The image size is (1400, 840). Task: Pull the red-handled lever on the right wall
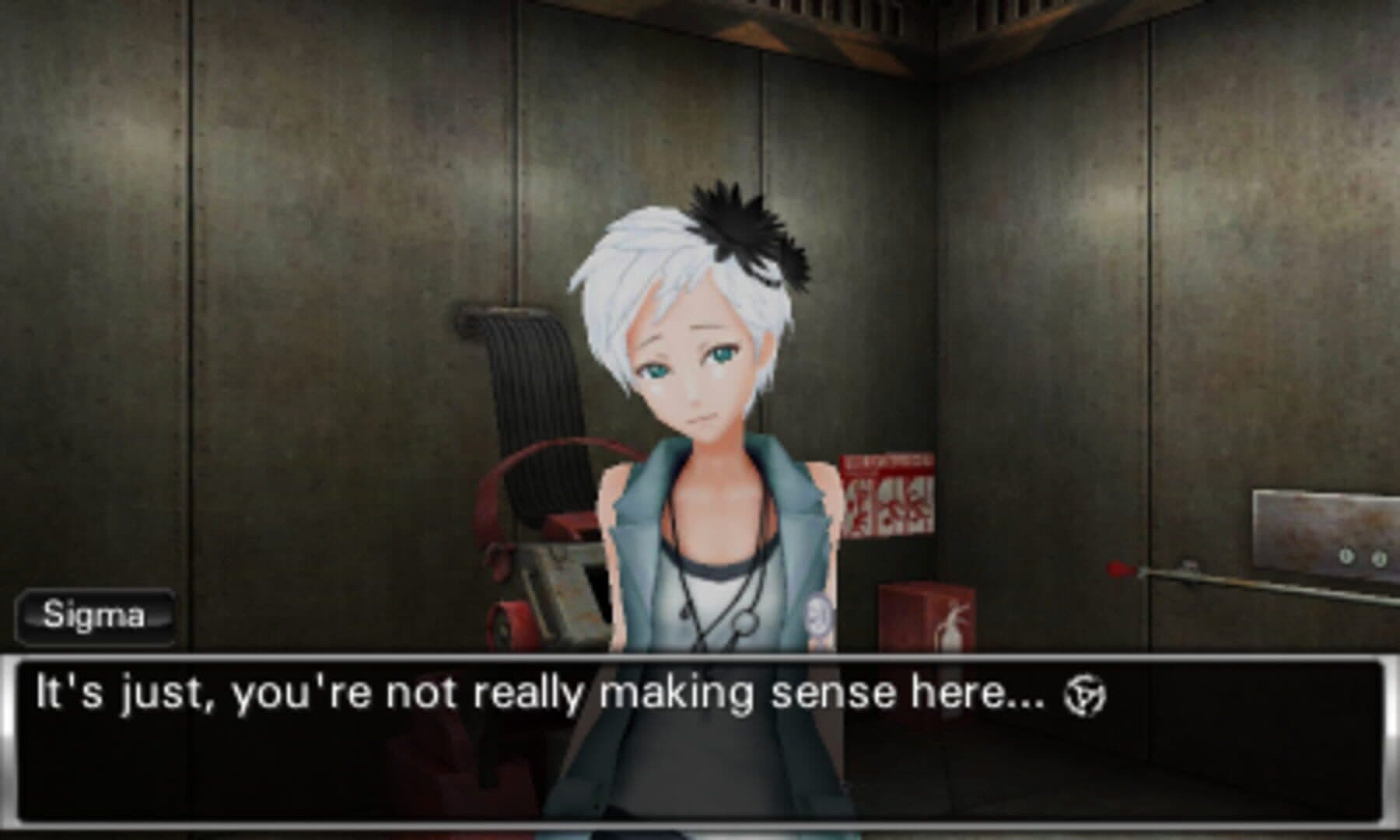click(1118, 569)
